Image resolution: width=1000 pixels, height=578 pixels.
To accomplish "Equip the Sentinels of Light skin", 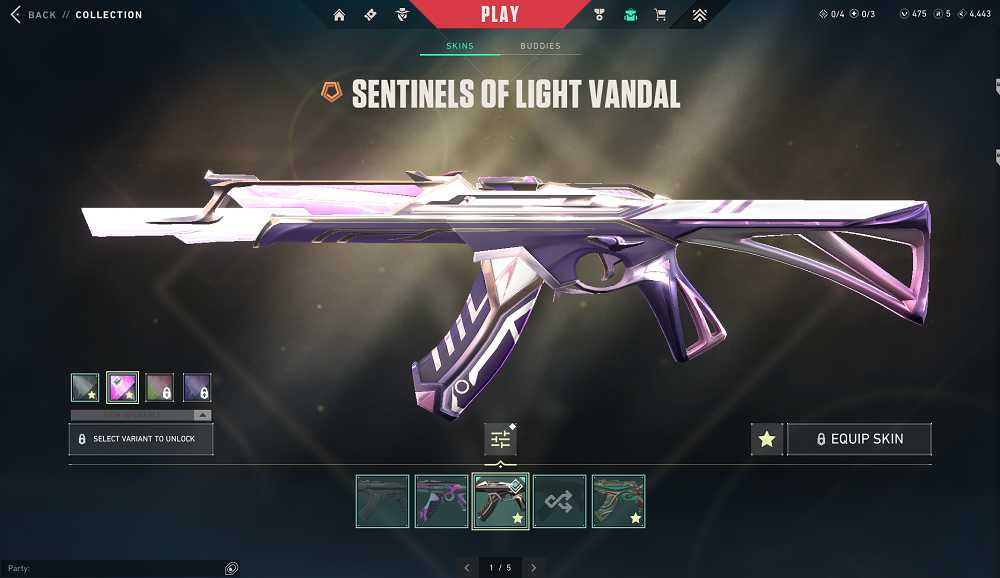I will pos(859,439).
